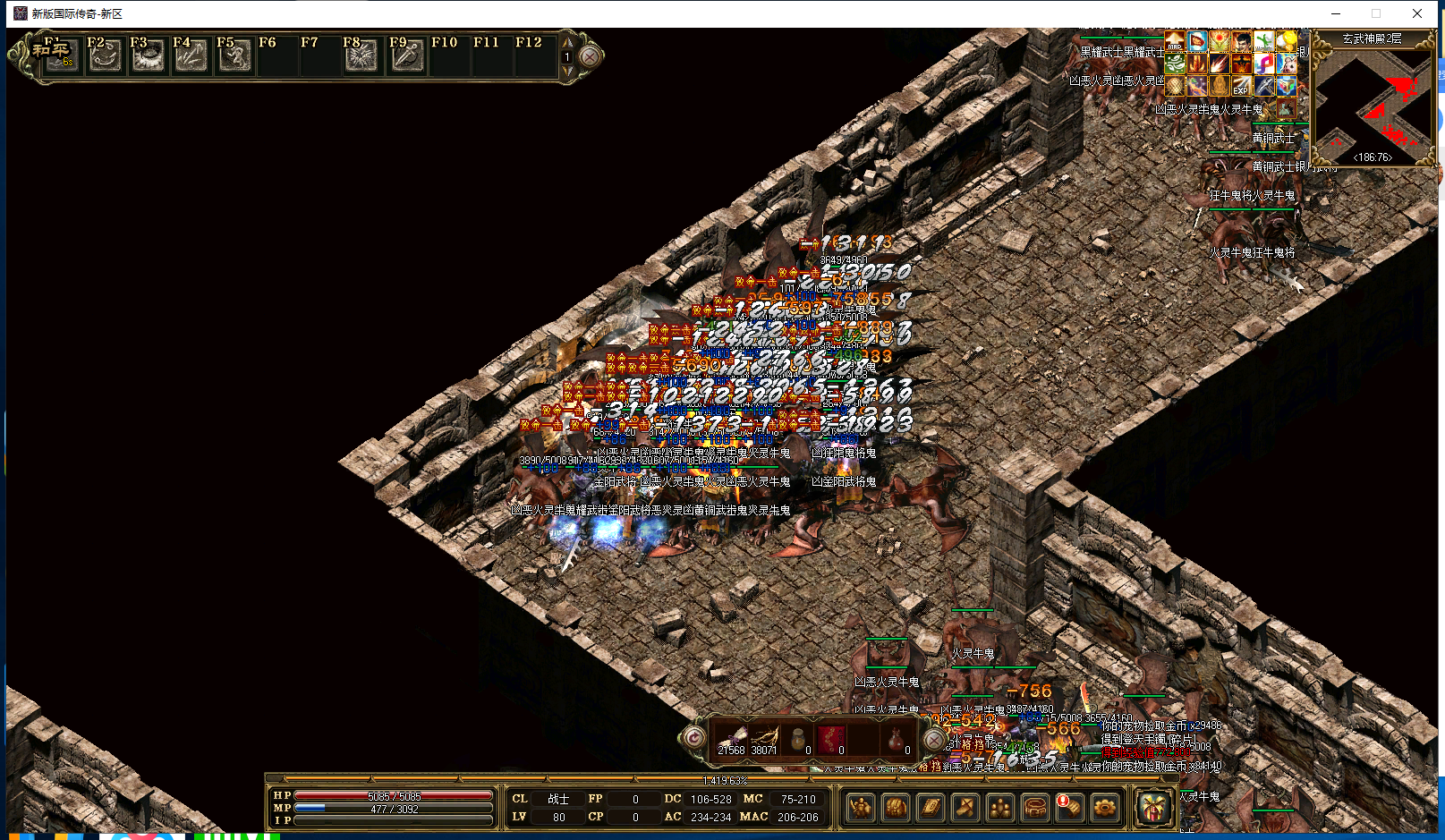Activate the F2 skill slot
Screen dimensions: 1445x840
(105, 55)
